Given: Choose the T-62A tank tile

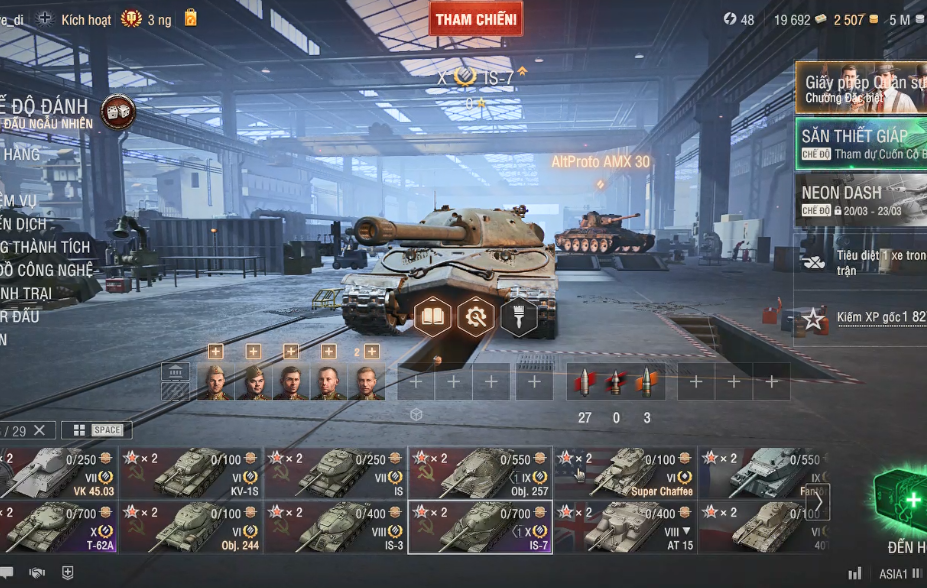Looking at the screenshot, I should click(x=58, y=527).
